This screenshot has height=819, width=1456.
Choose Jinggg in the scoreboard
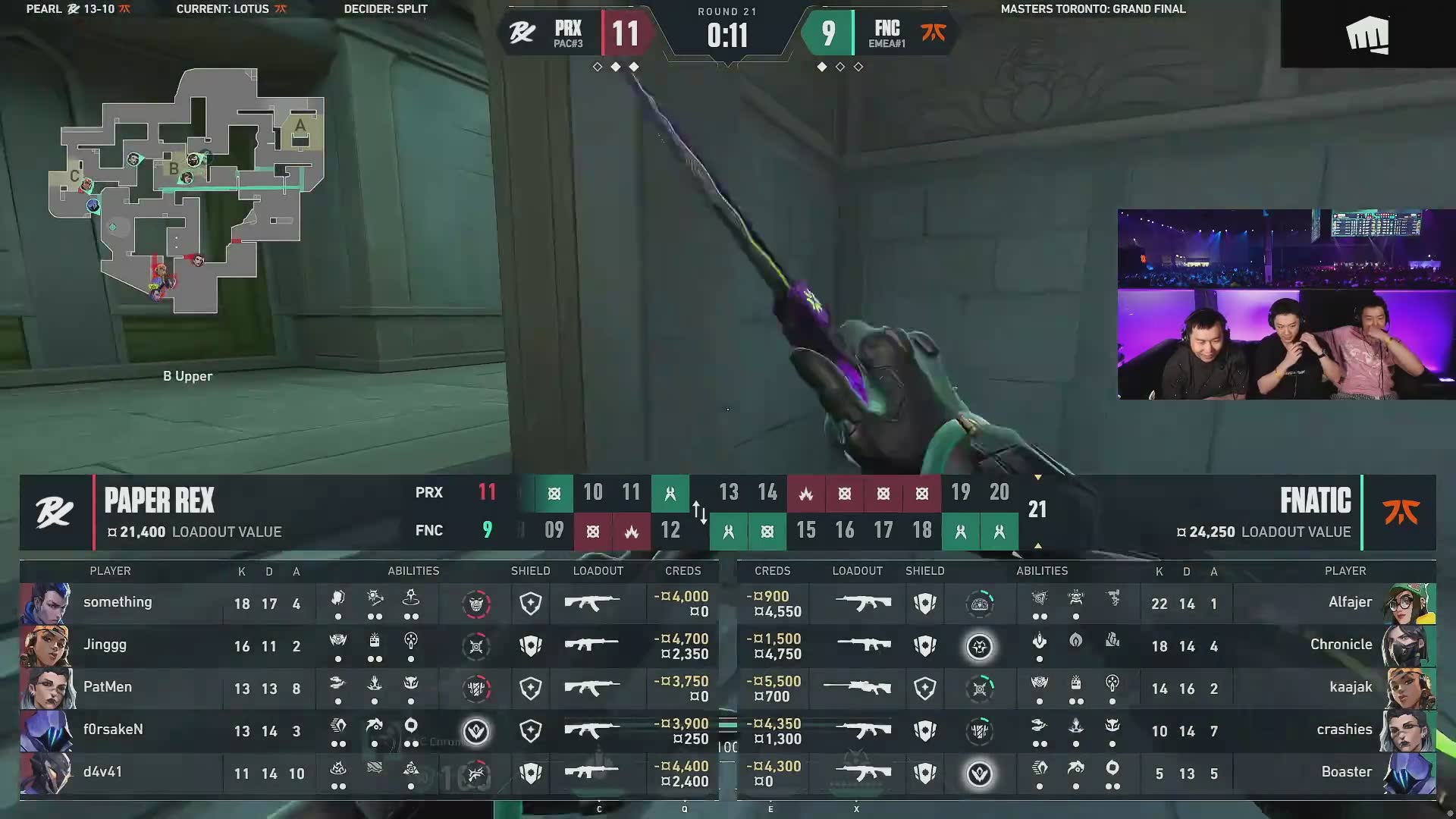105,645
